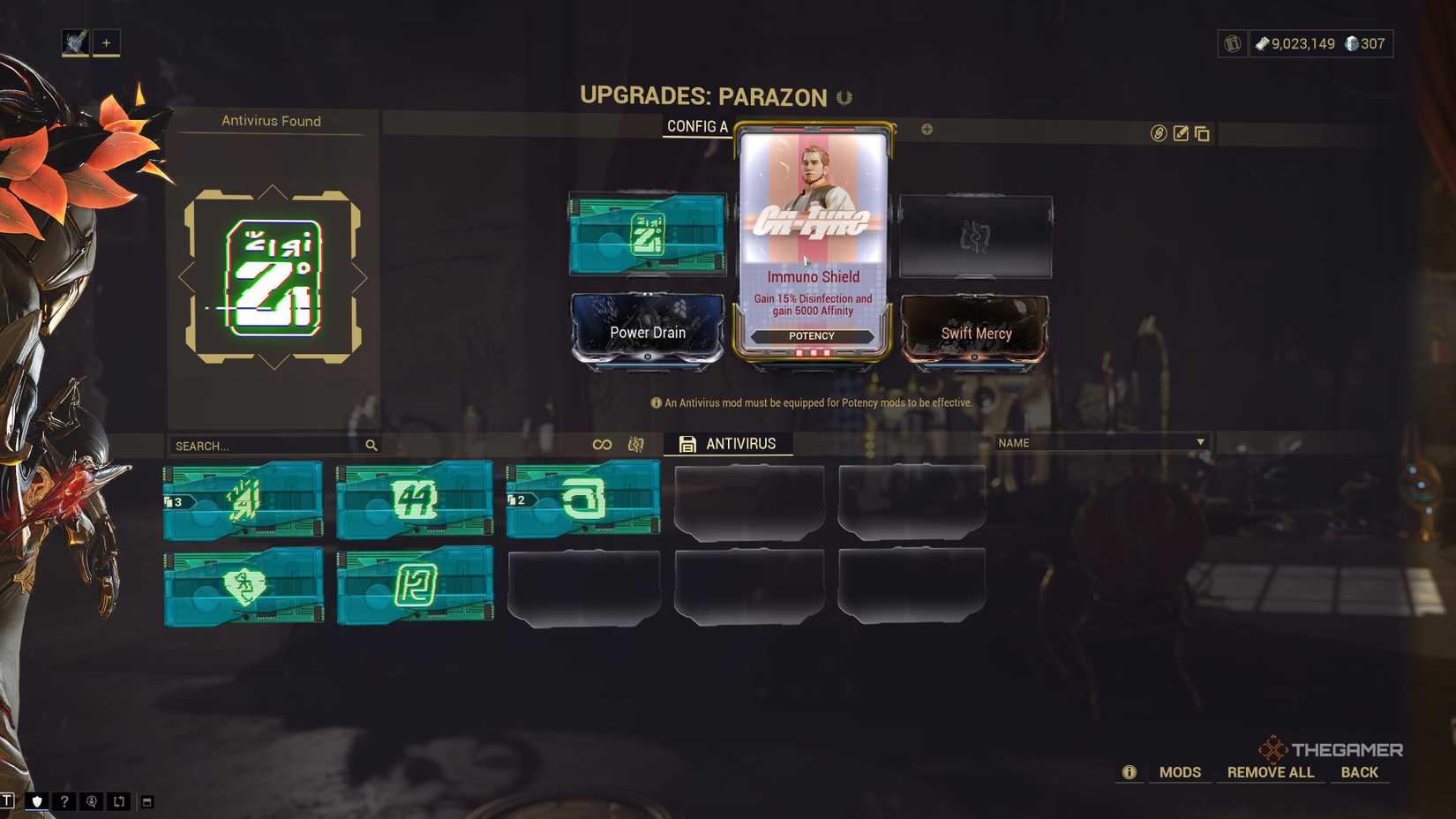
Task: Add a new config with the plus icon
Action: click(925, 130)
